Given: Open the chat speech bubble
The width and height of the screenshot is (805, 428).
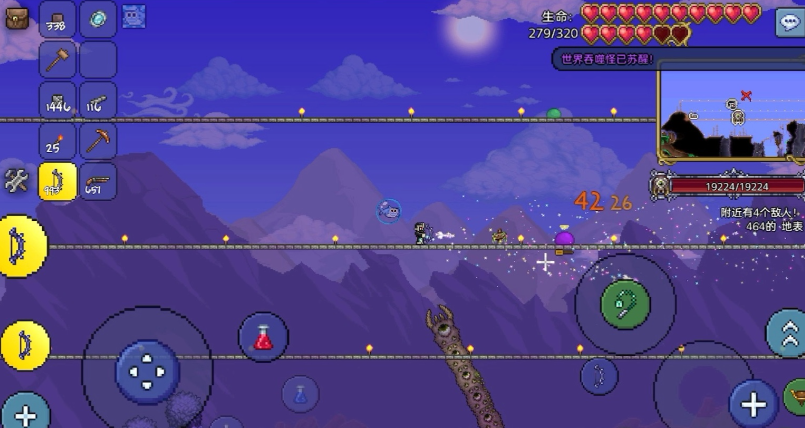Looking at the screenshot, I should [789, 23].
